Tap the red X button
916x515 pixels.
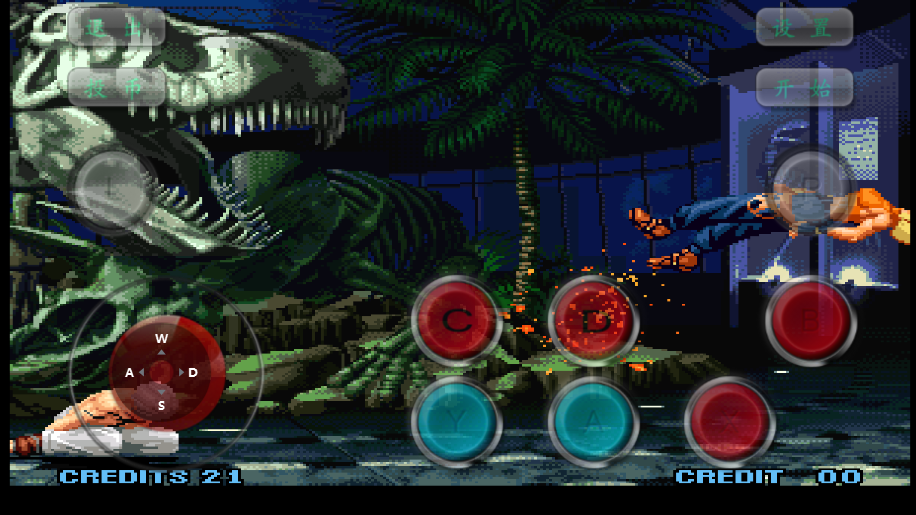(729, 422)
